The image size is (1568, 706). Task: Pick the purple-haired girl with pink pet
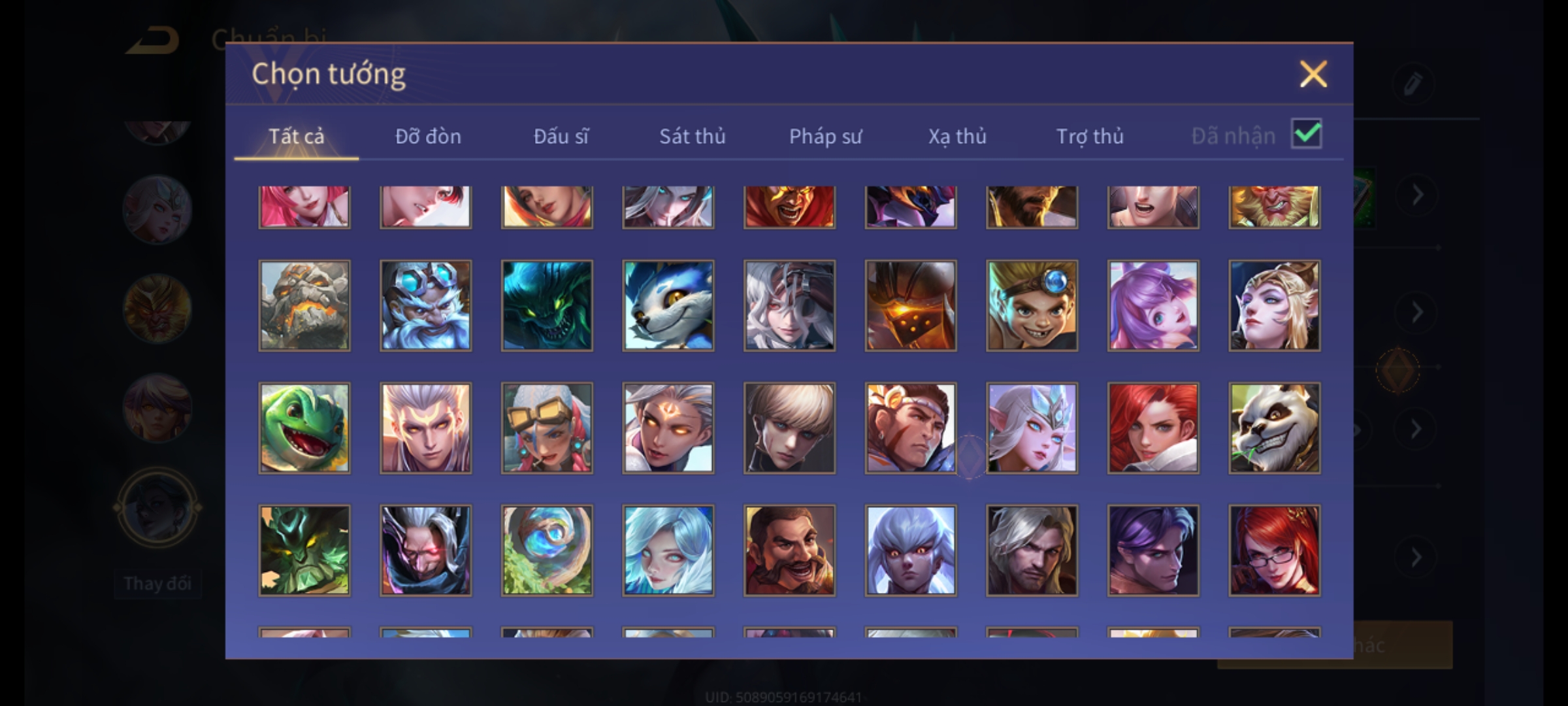(x=1153, y=305)
